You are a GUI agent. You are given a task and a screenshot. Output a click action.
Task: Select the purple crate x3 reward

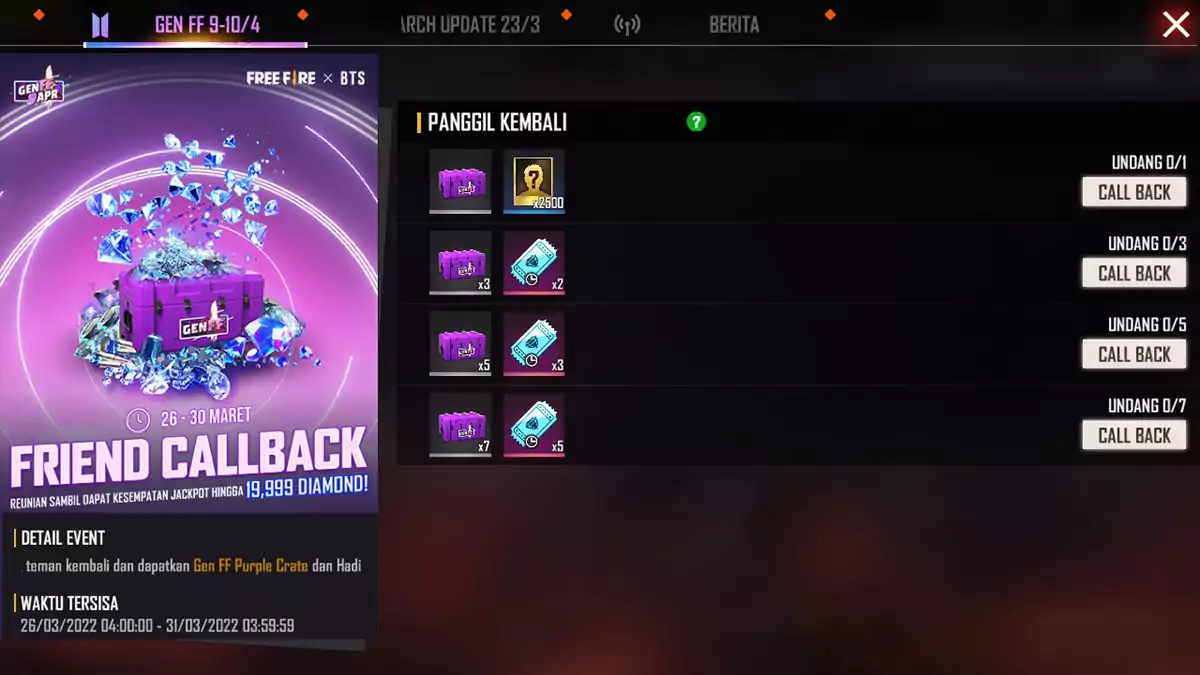[x=461, y=263]
